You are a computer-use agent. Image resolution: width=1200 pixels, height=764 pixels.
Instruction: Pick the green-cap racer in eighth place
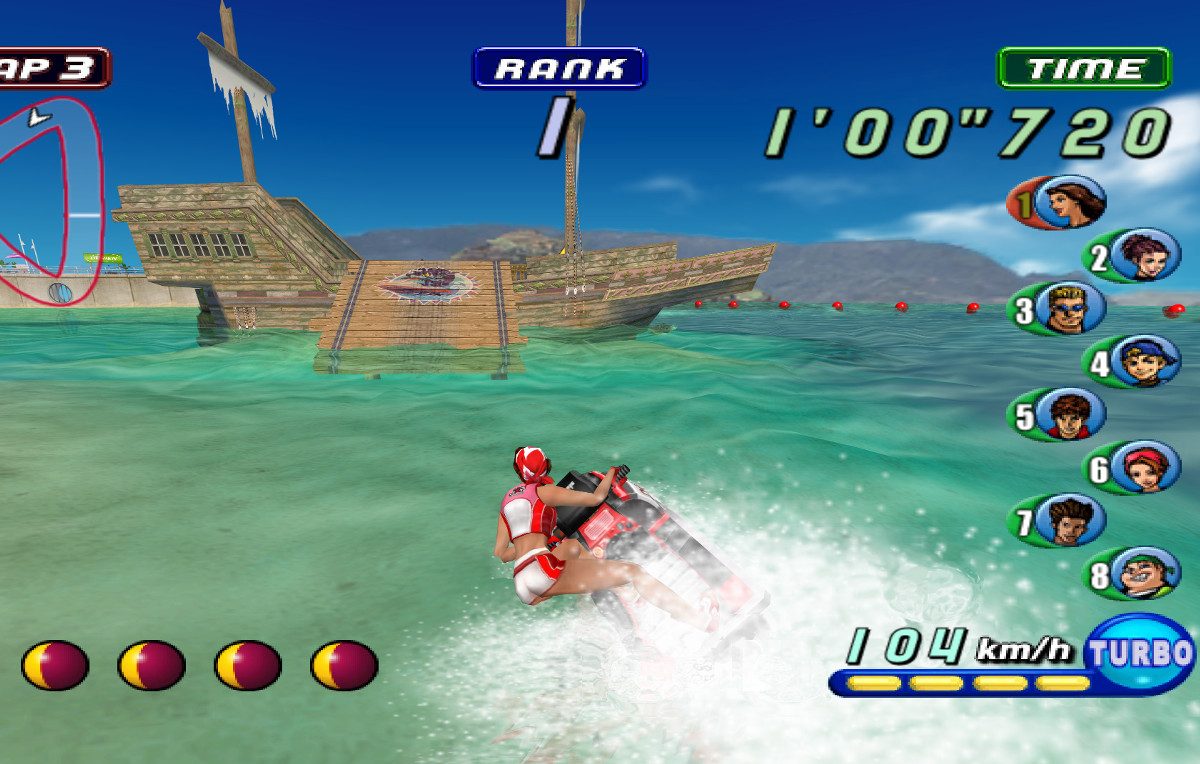tap(1145, 573)
